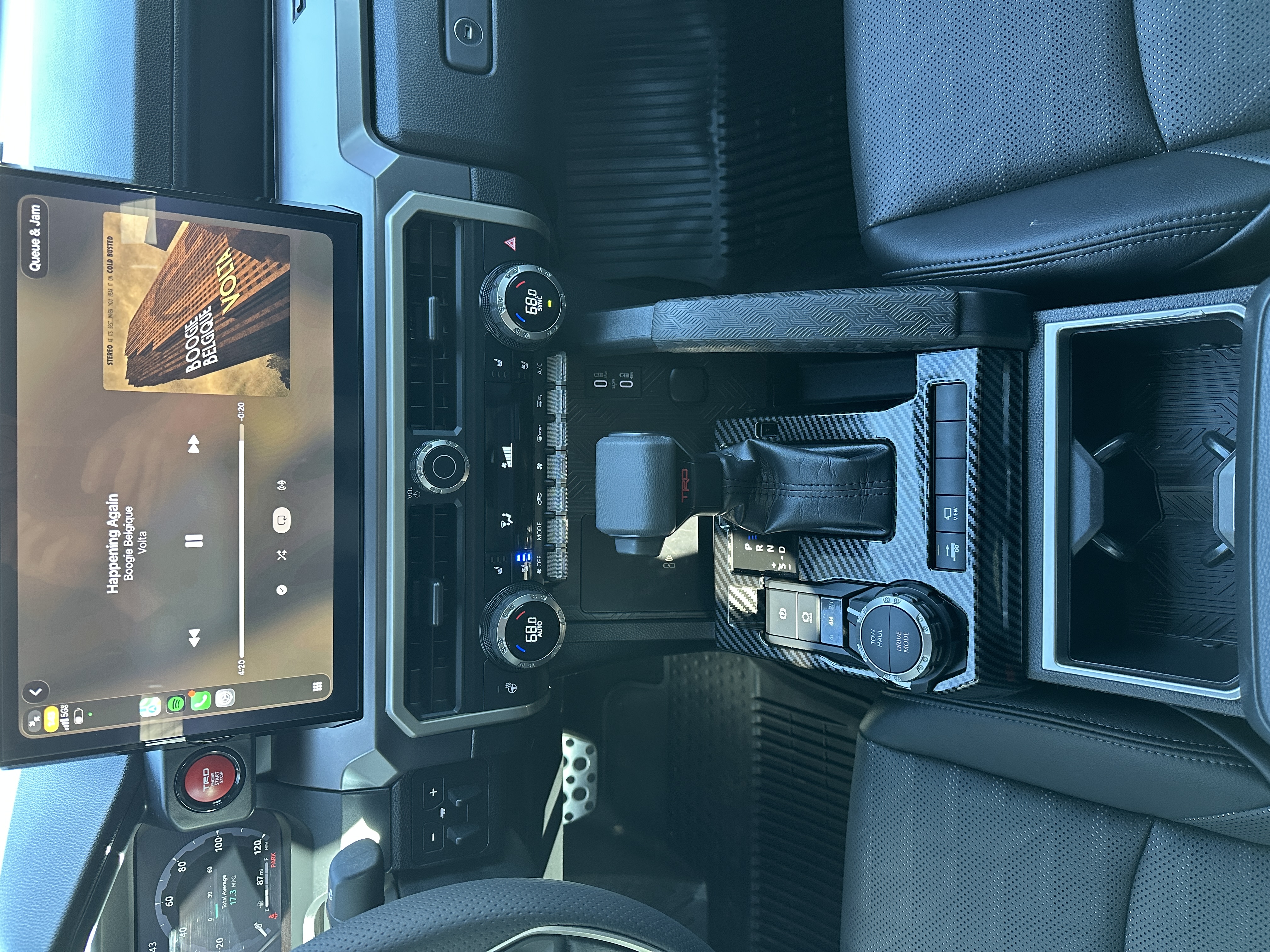This screenshot has width=1270, height=952.
Task: Tap the checkmark saved-song icon
Action: 281,589
